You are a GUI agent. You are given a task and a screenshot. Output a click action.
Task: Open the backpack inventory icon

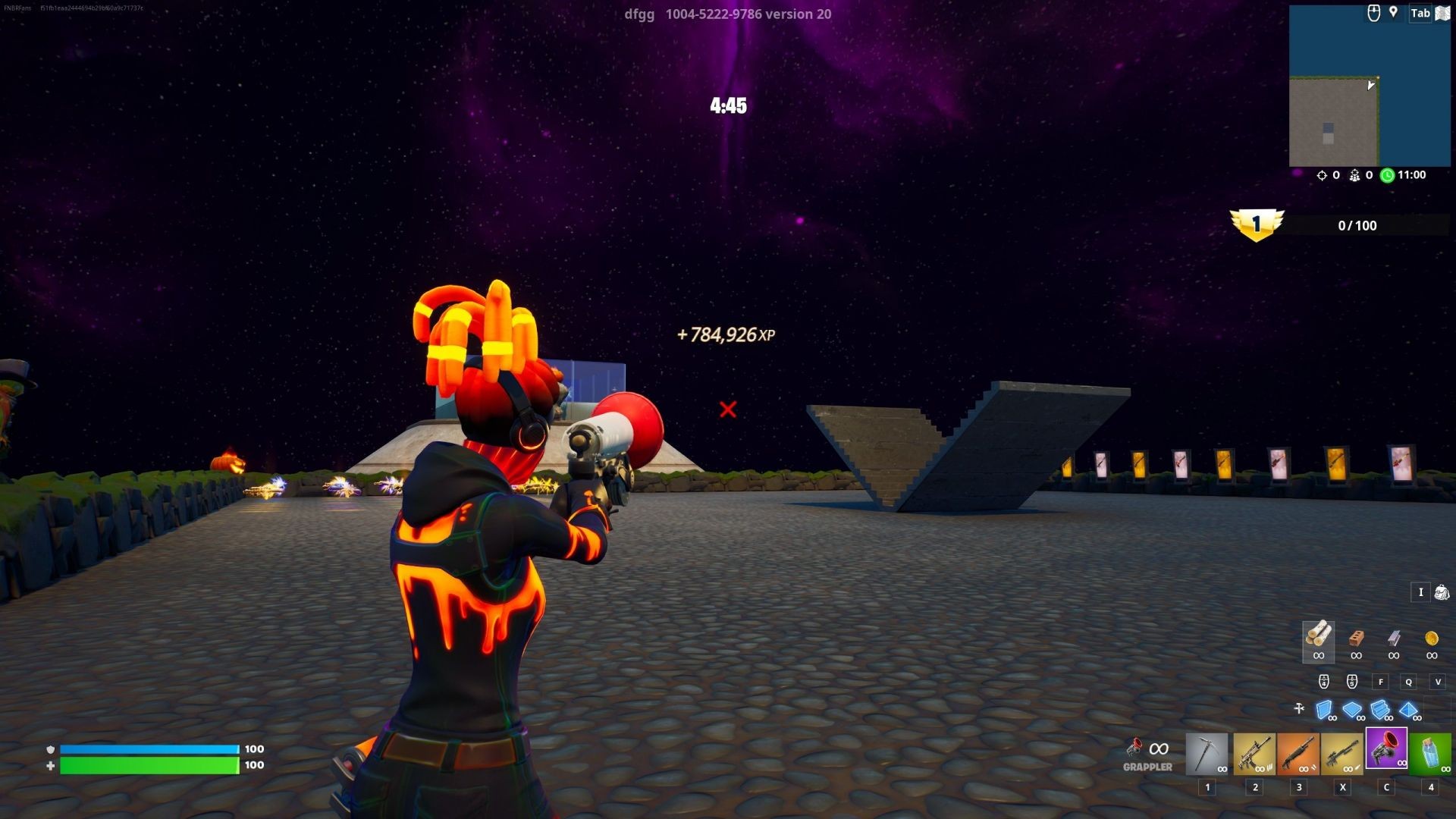click(1442, 592)
